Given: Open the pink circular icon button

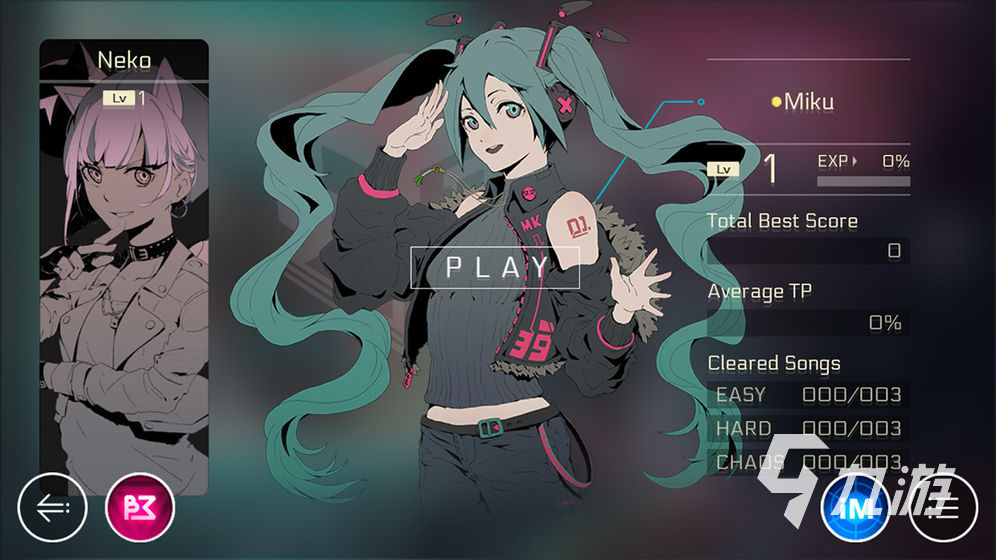Looking at the screenshot, I should 140,508.
